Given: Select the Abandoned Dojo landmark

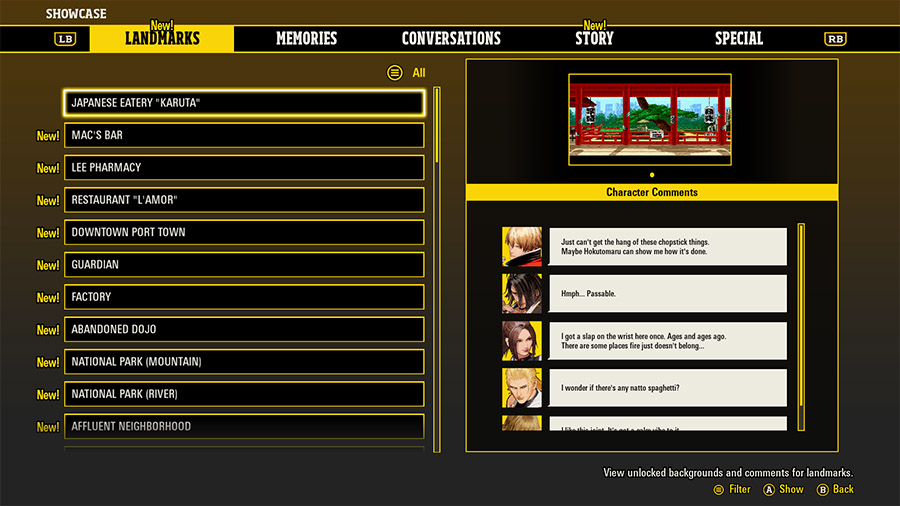Looking at the screenshot, I should click(244, 329).
